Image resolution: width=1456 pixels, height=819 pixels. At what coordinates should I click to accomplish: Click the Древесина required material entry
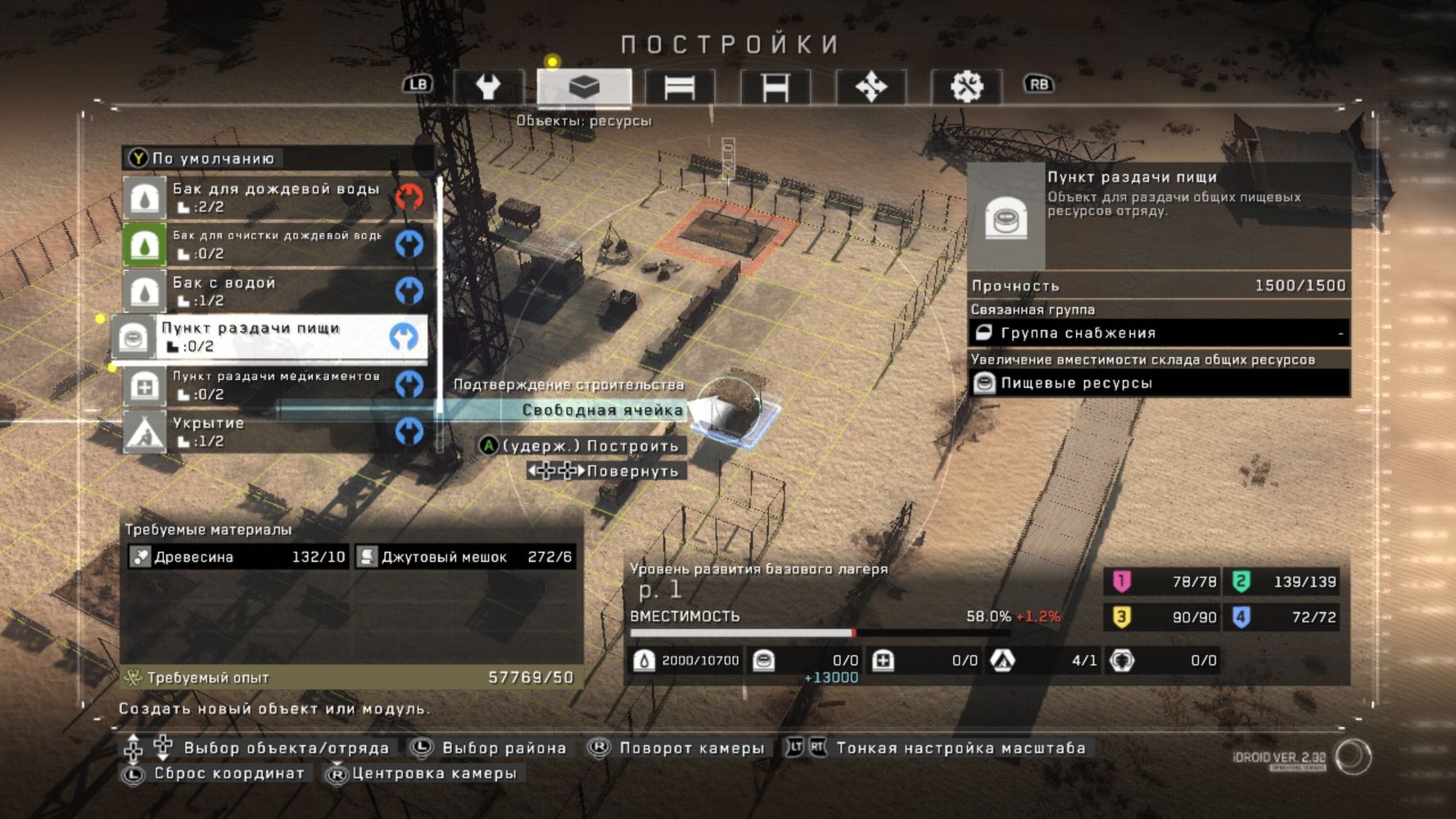[238, 557]
